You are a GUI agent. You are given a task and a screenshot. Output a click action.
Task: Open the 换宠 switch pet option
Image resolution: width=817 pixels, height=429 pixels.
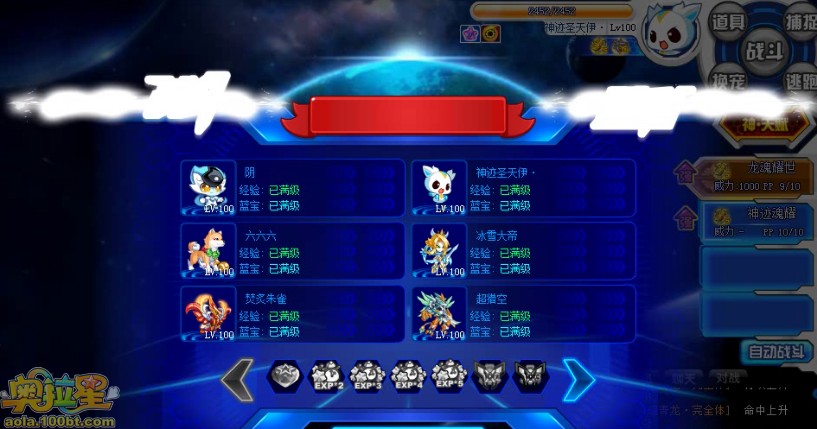click(x=727, y=80)
